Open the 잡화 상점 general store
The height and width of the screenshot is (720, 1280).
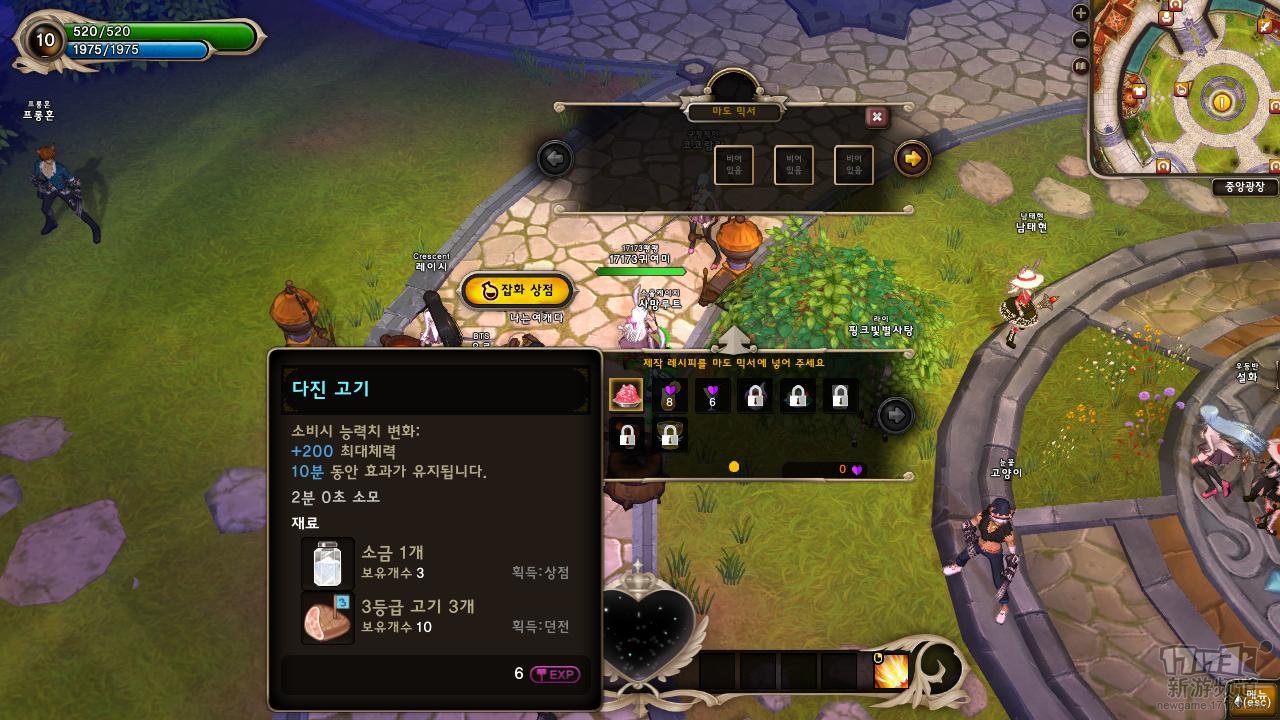(517, 290)
